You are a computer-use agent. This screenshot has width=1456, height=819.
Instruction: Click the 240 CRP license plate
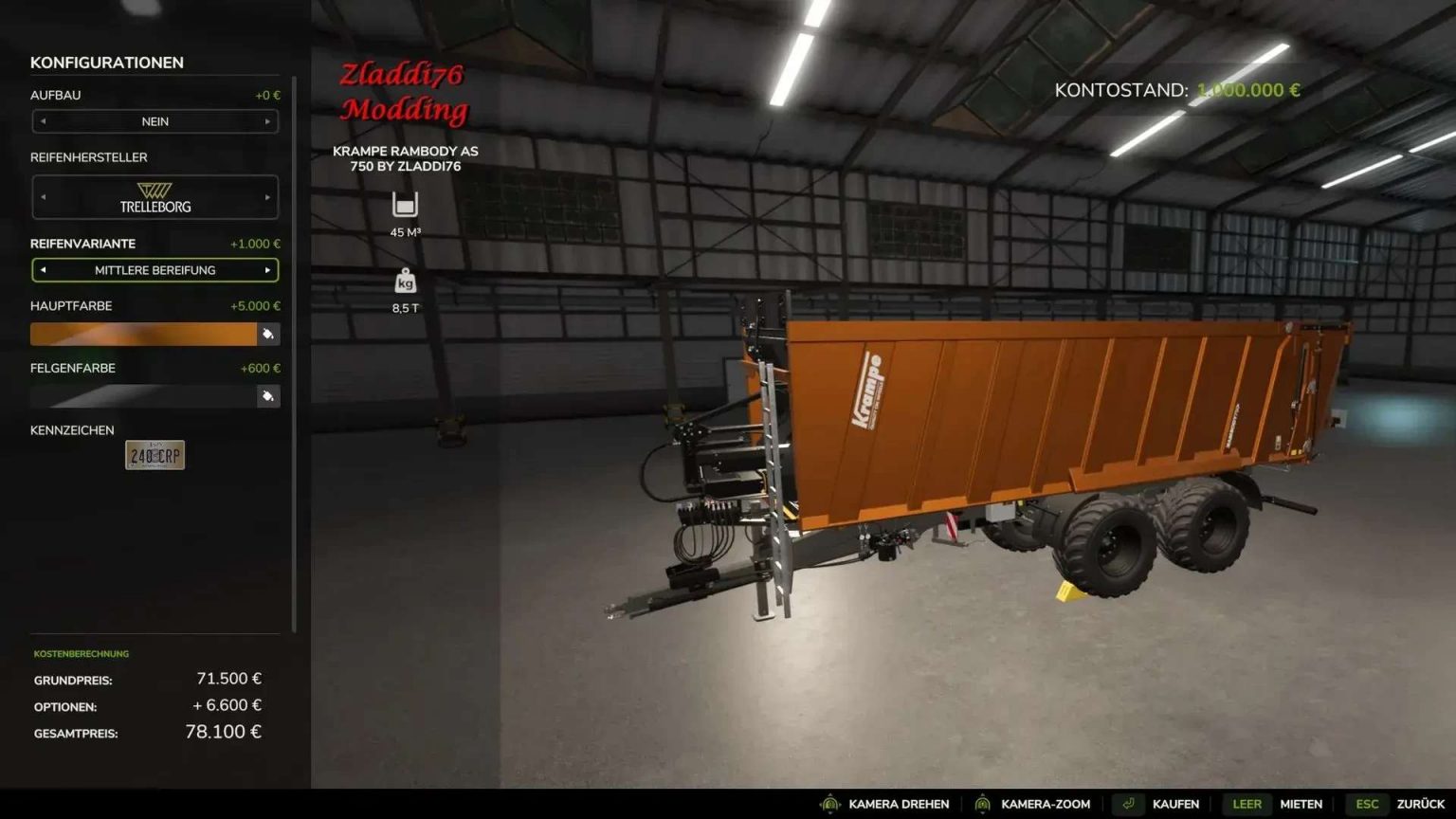pos(155,454)
